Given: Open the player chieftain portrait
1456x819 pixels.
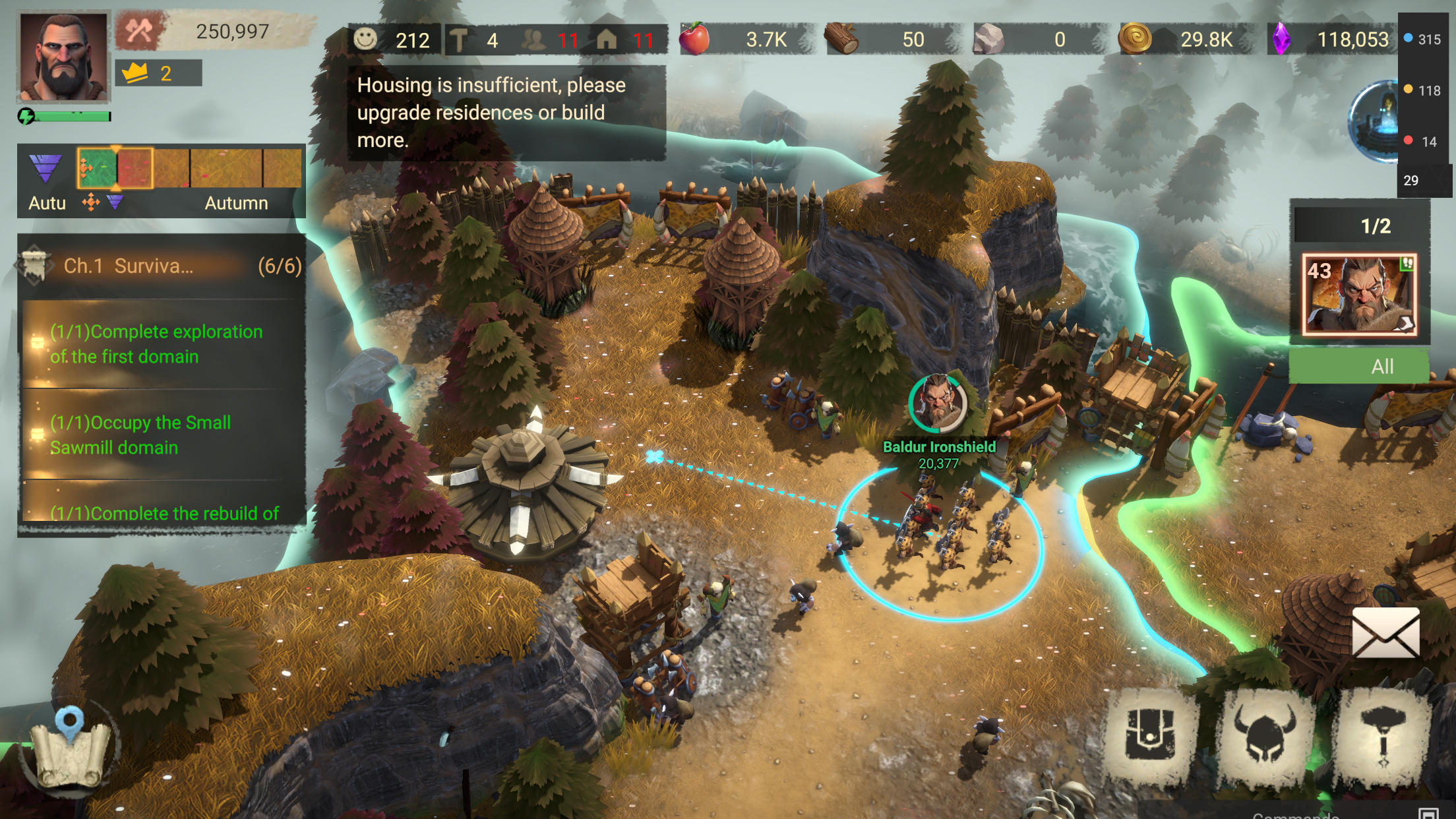Looking at the screenshot, I should click(63, 57).
